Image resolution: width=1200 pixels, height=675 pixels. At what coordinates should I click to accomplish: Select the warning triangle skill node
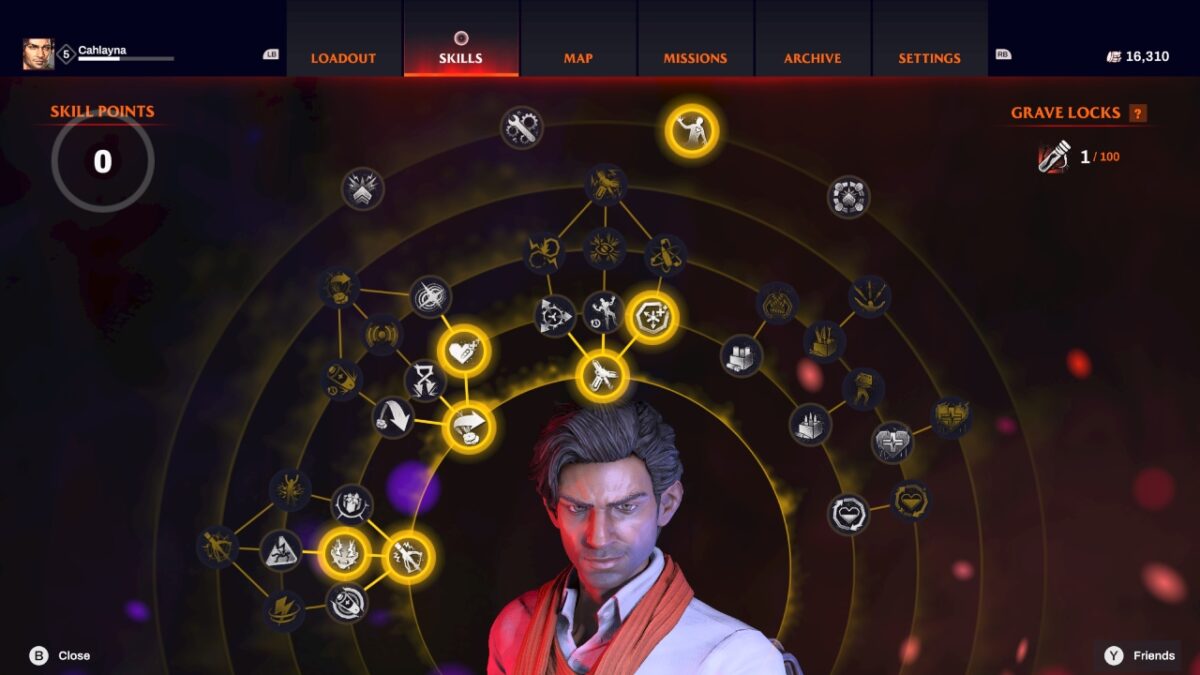point(281,549)
